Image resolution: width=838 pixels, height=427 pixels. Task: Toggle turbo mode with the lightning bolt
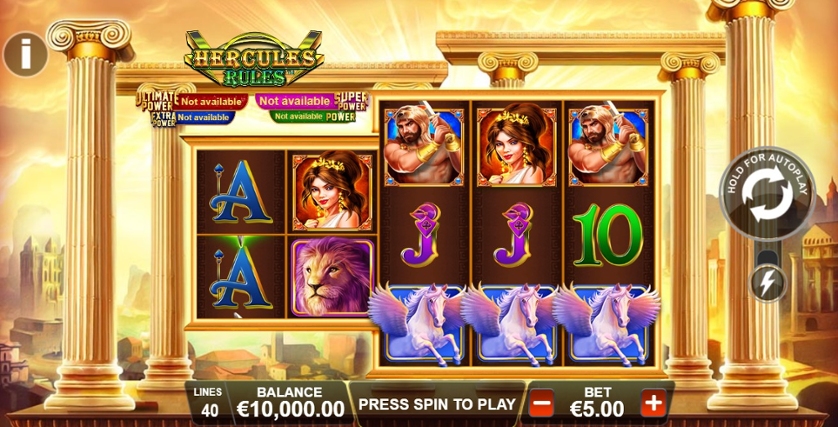pyautogui.click(x=768, y=284)
